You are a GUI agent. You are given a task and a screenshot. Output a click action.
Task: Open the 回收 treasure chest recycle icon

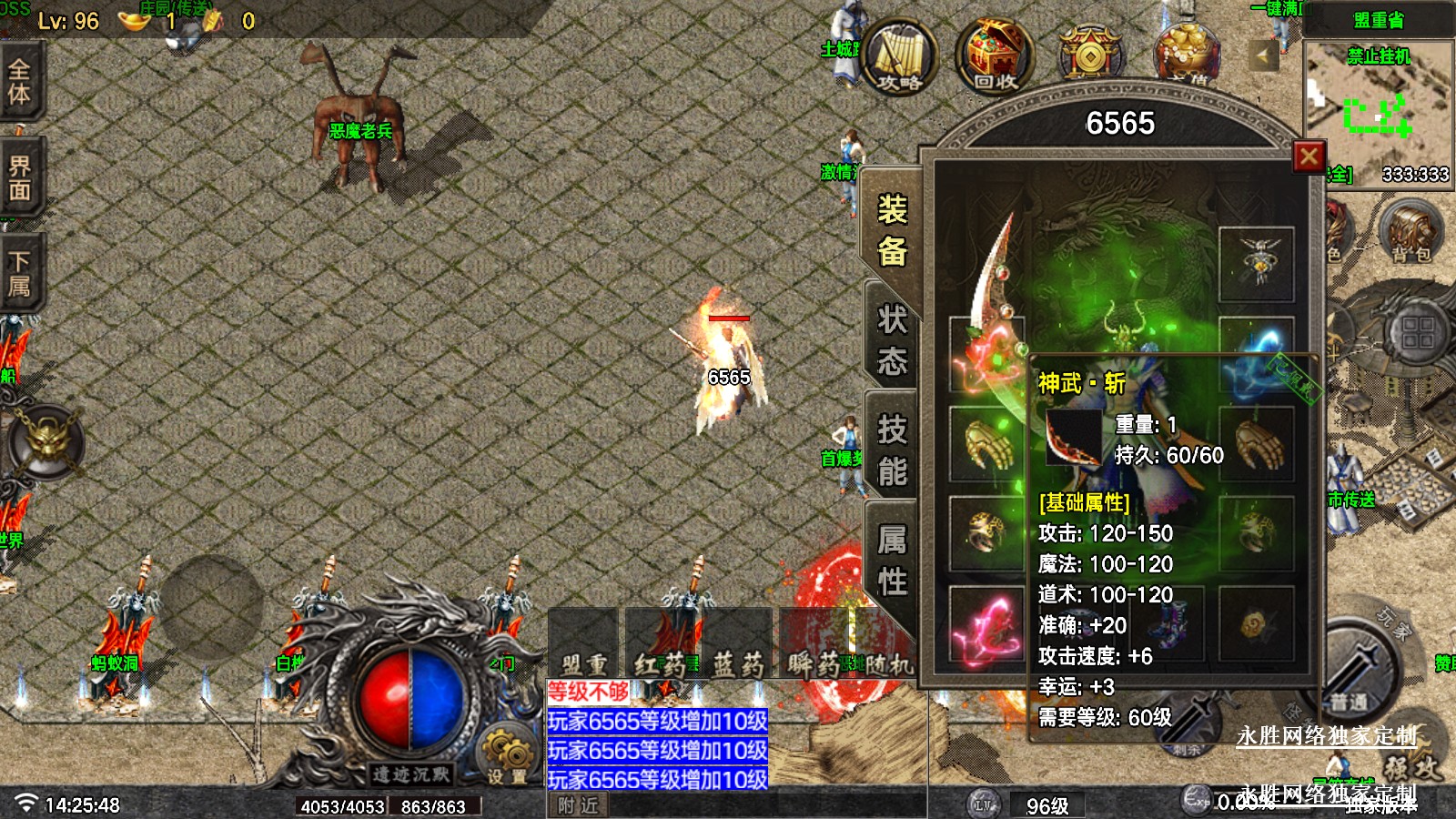pos(995,56)
